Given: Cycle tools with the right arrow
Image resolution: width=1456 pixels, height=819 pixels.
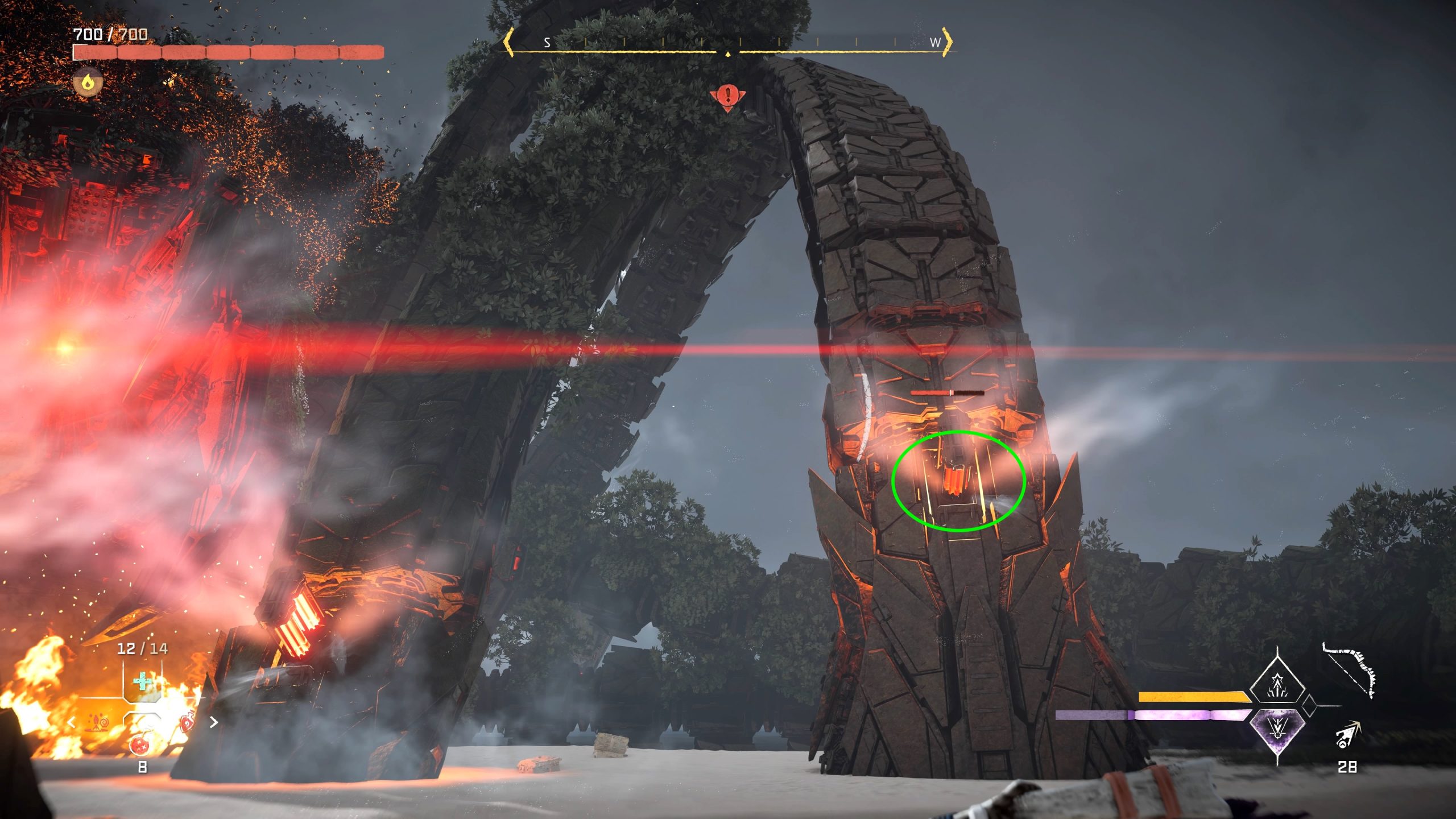Looking at the screenshot, I should pyautogui.click(x=213, y=722).
